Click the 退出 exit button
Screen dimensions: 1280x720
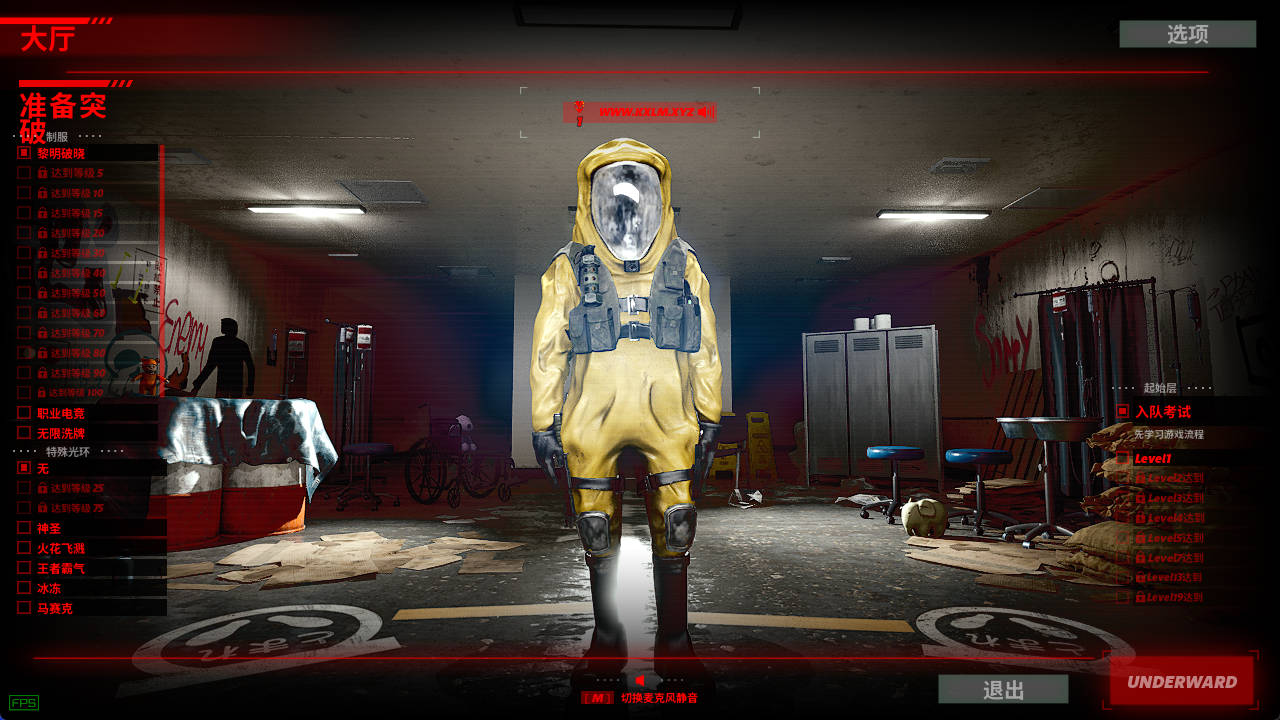point(1003,689)
